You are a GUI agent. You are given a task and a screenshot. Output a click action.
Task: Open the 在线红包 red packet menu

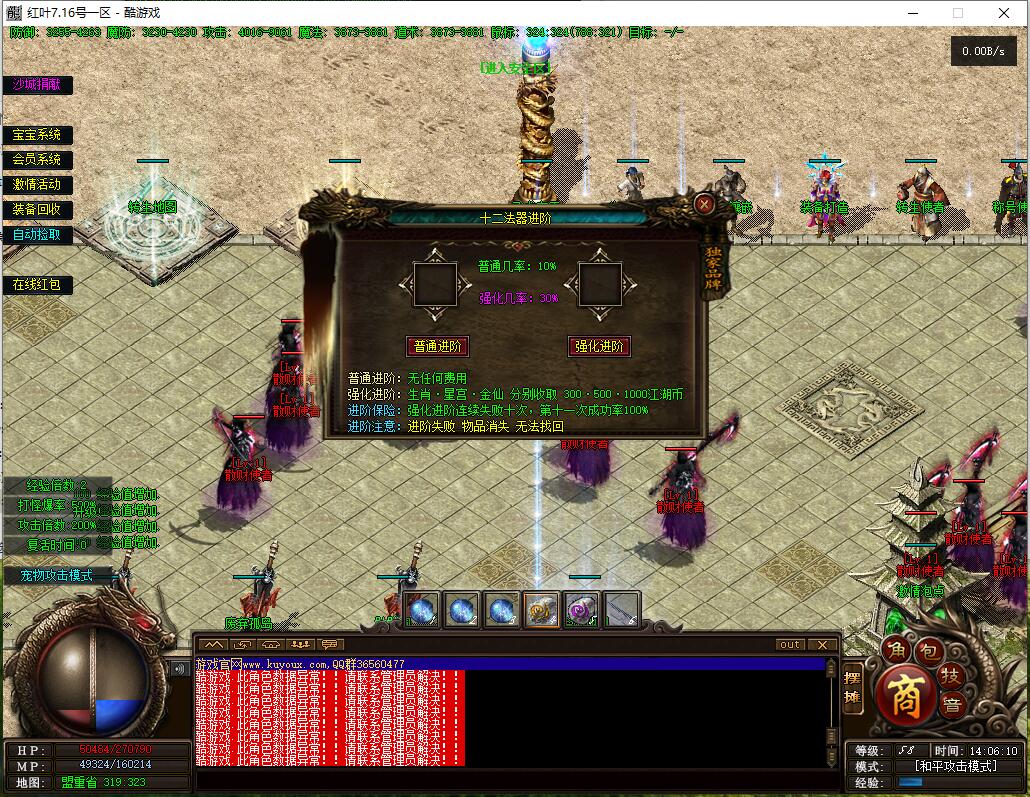click(37, 285)
